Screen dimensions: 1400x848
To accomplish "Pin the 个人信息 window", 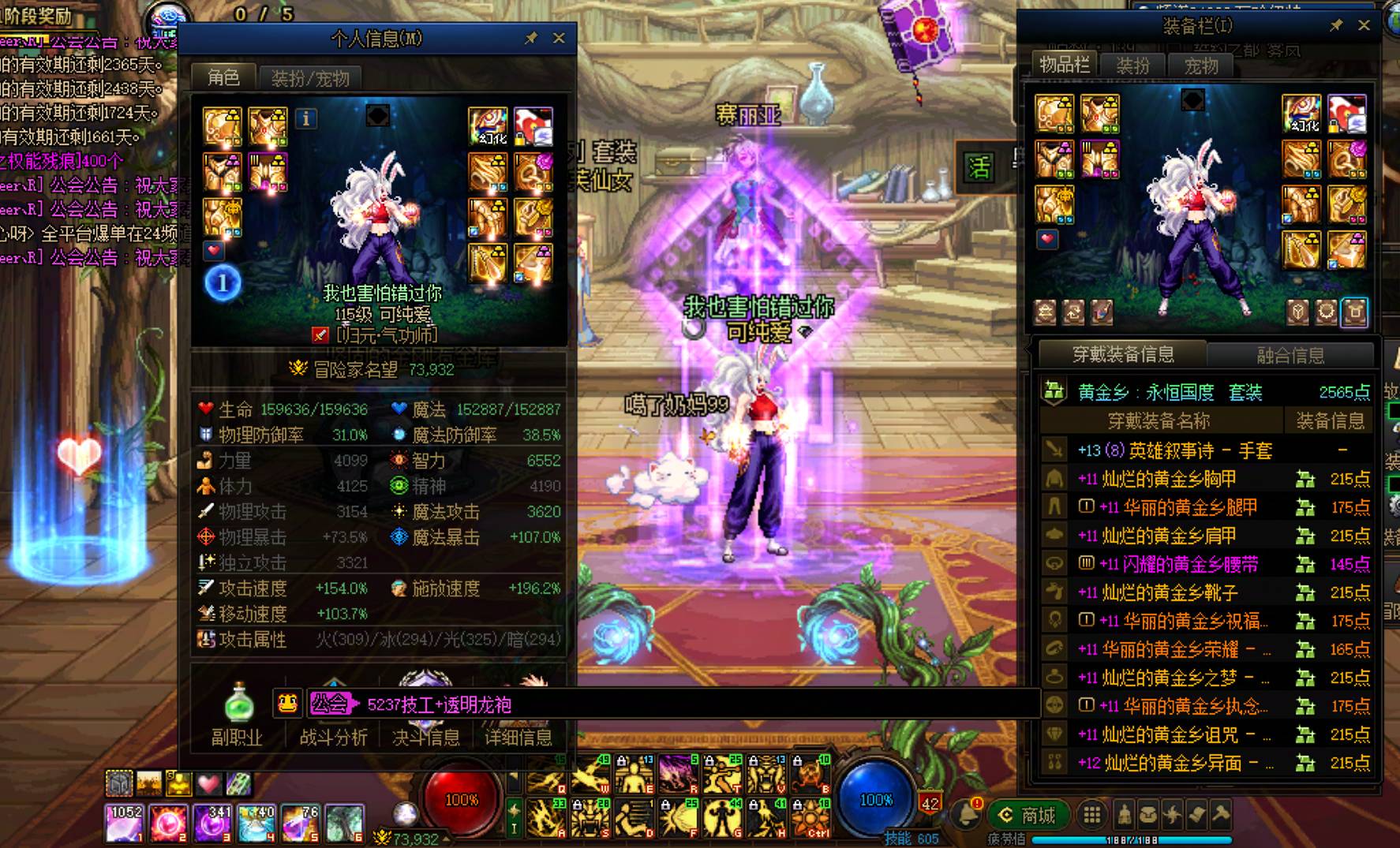I will click(531, 38).
